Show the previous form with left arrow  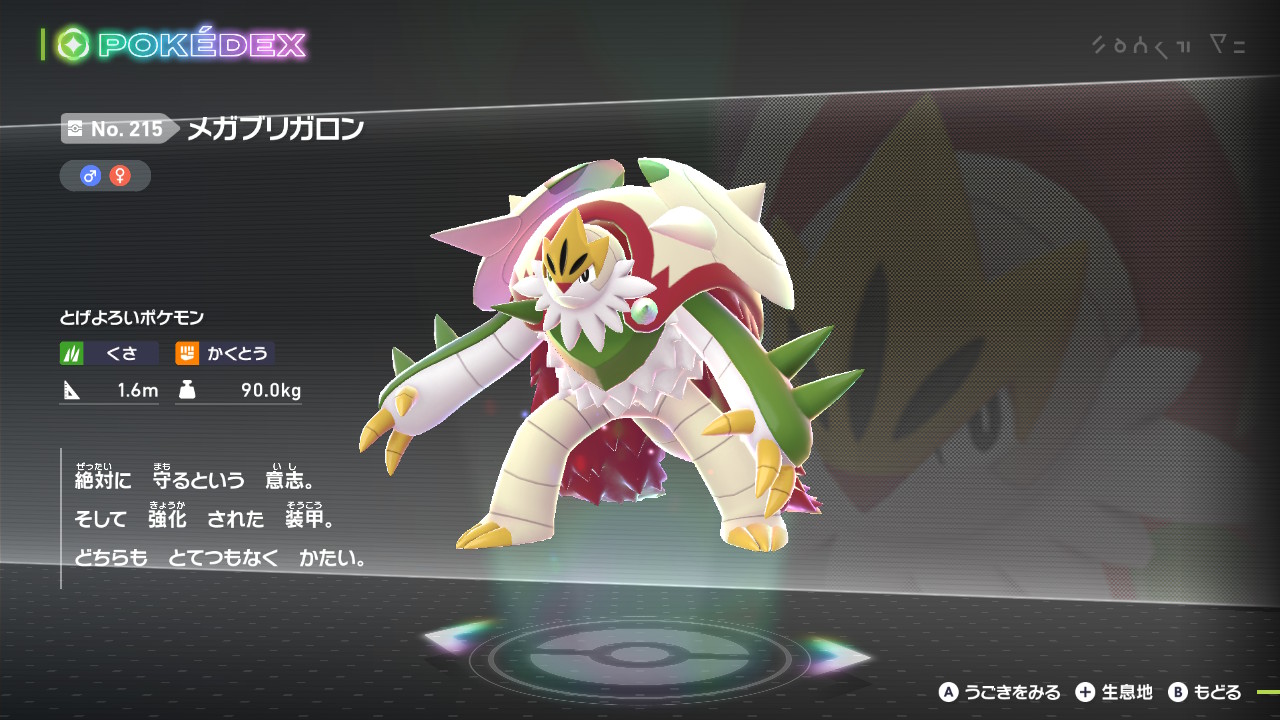(x=460, y=637)
